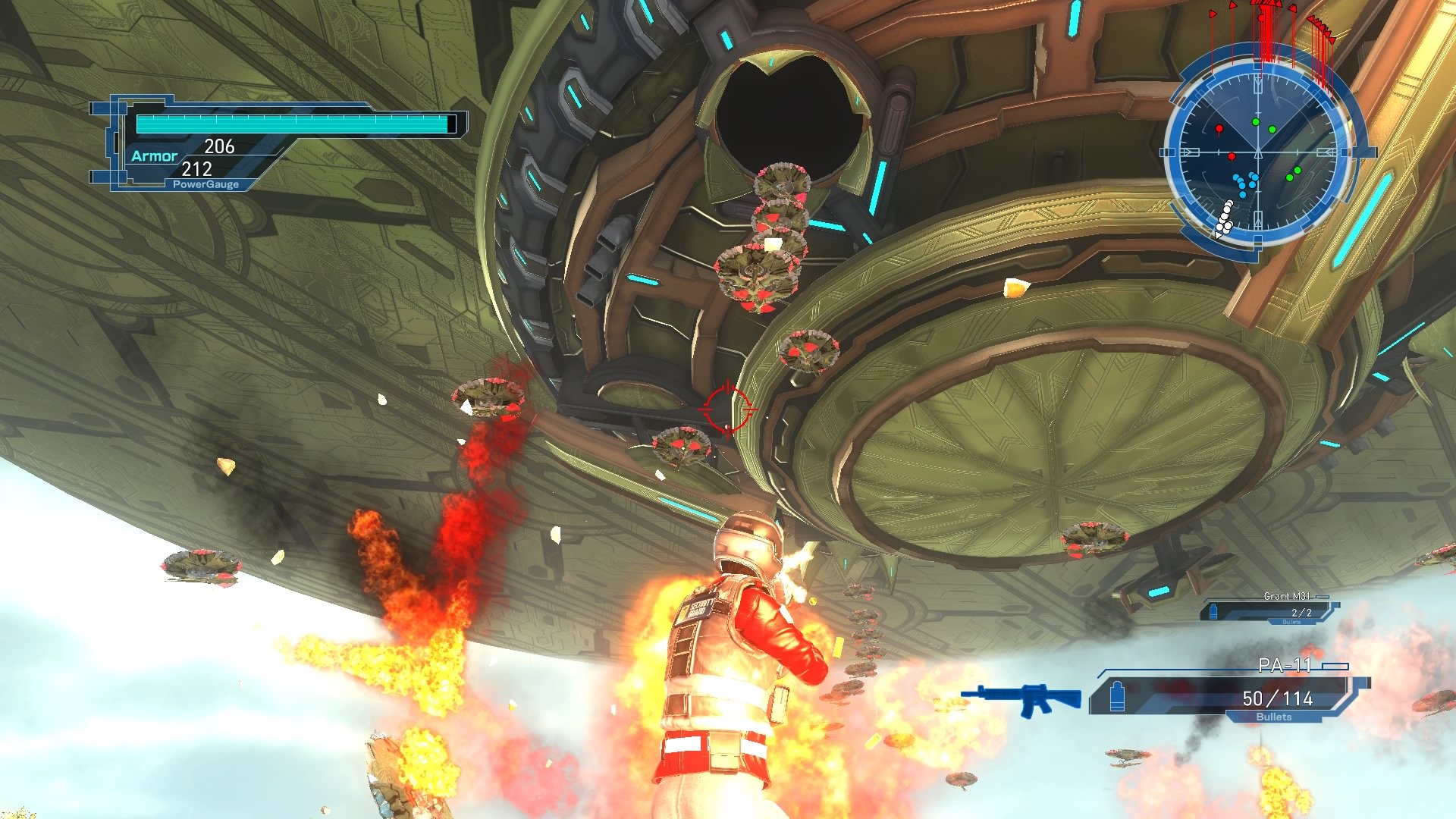The height and width of the screenshot is (819, 1456).
Task: Click the 2/2 grenade ammo count
Action: (1301, 613)
